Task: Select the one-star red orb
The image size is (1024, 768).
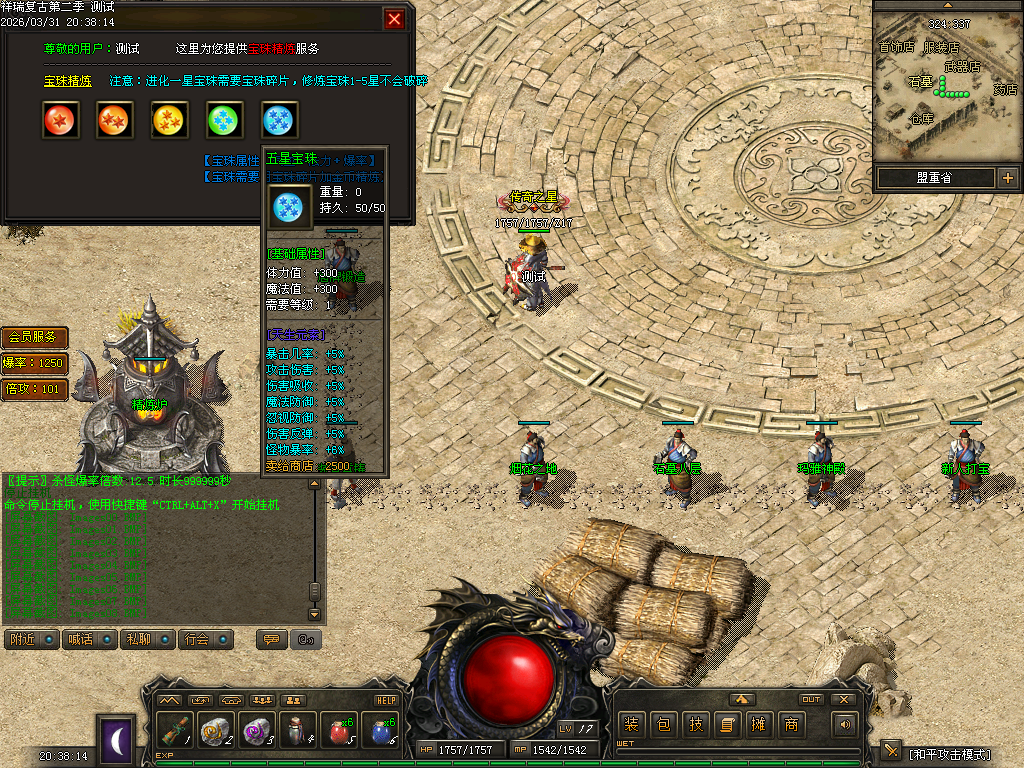Action: coord(60,120)
